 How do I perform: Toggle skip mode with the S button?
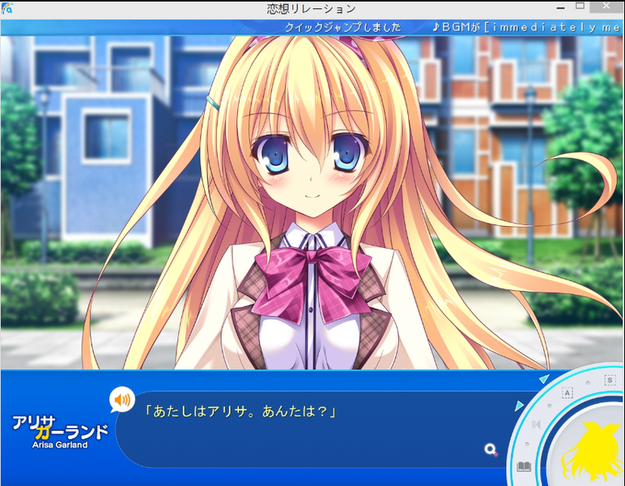pos(608,381)
